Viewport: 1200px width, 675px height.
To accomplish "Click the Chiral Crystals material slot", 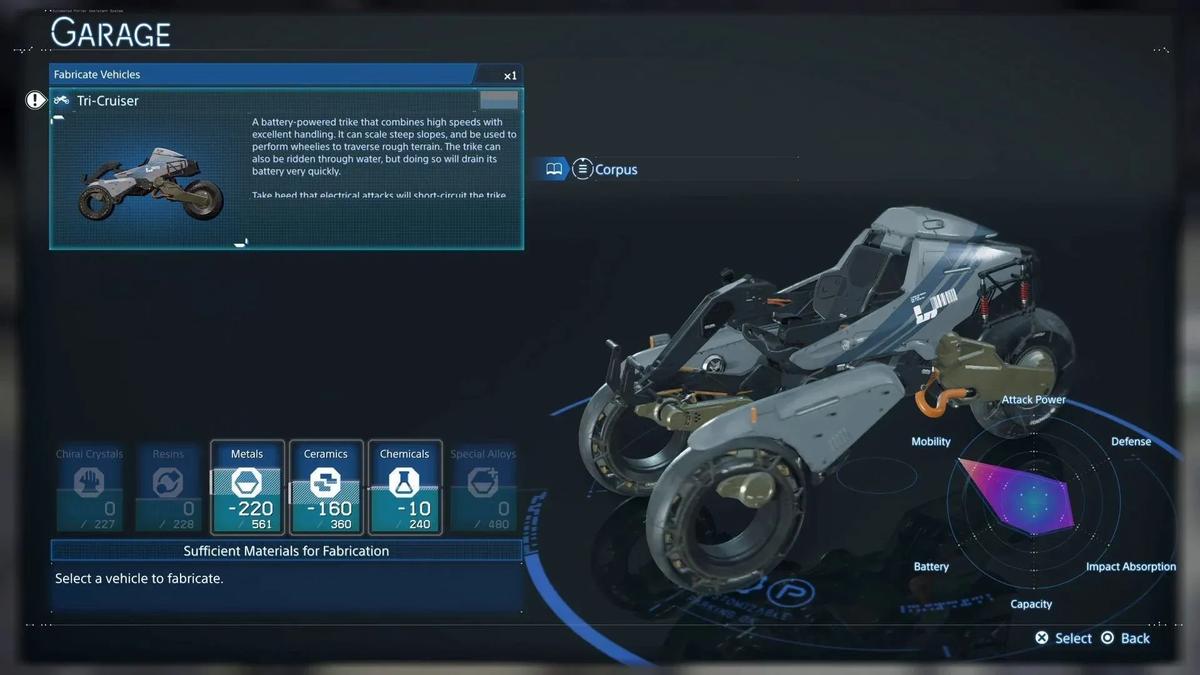I will (x=90, y=487).
